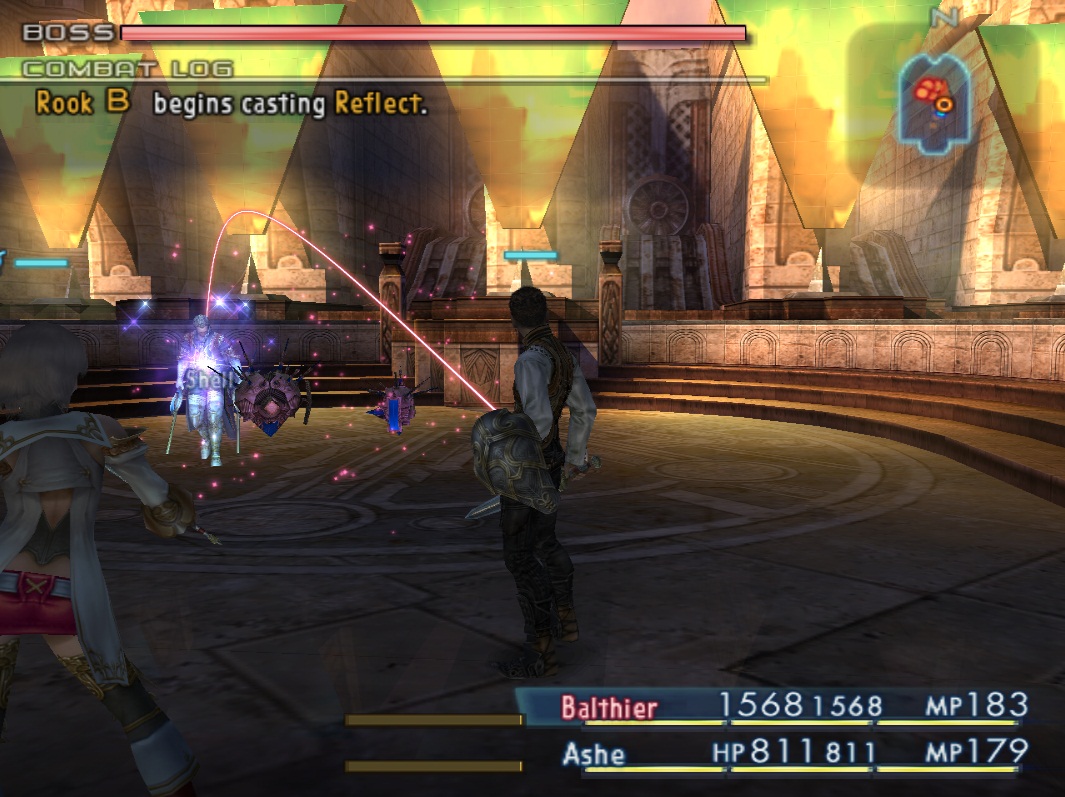The image size is (1065, 797).
Task: Click the Combat Log header
Action: click(127, 69)
